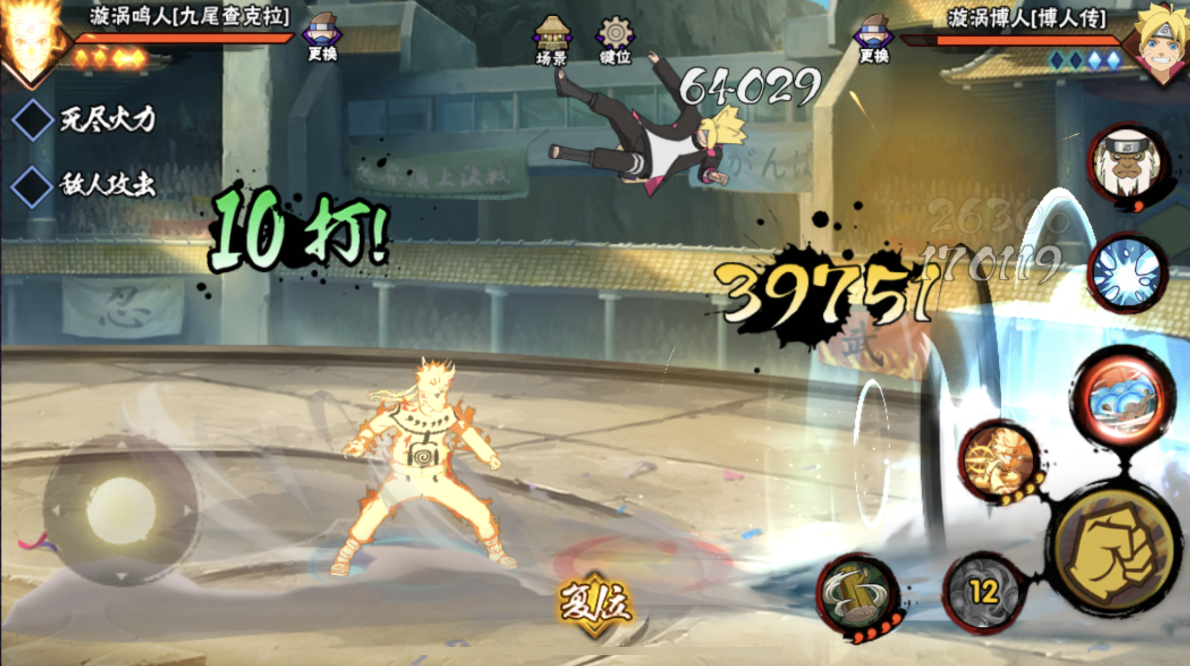Trigger the blue burst substitution icon
Viewport: 1190px width, 666px height.
pos(1126,272)
